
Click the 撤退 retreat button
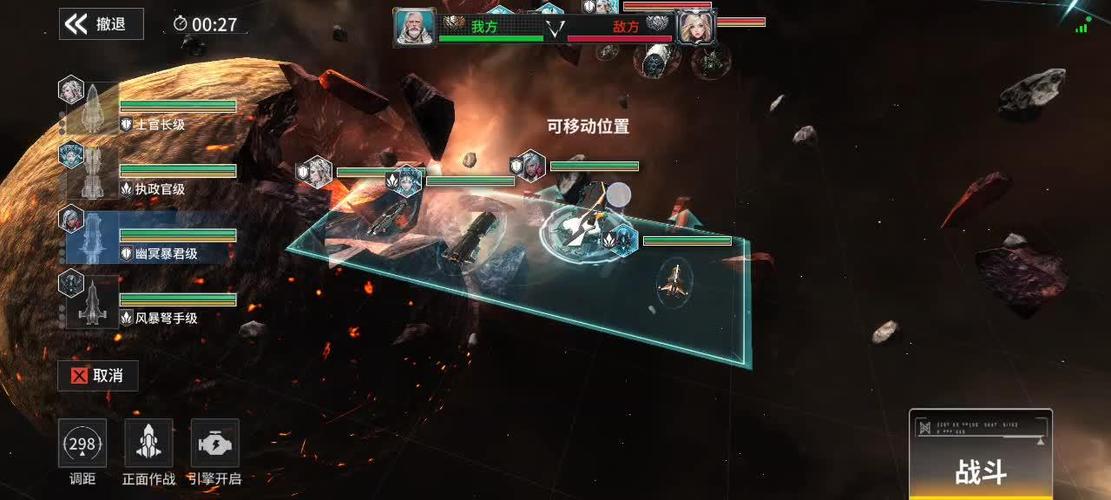101,24
